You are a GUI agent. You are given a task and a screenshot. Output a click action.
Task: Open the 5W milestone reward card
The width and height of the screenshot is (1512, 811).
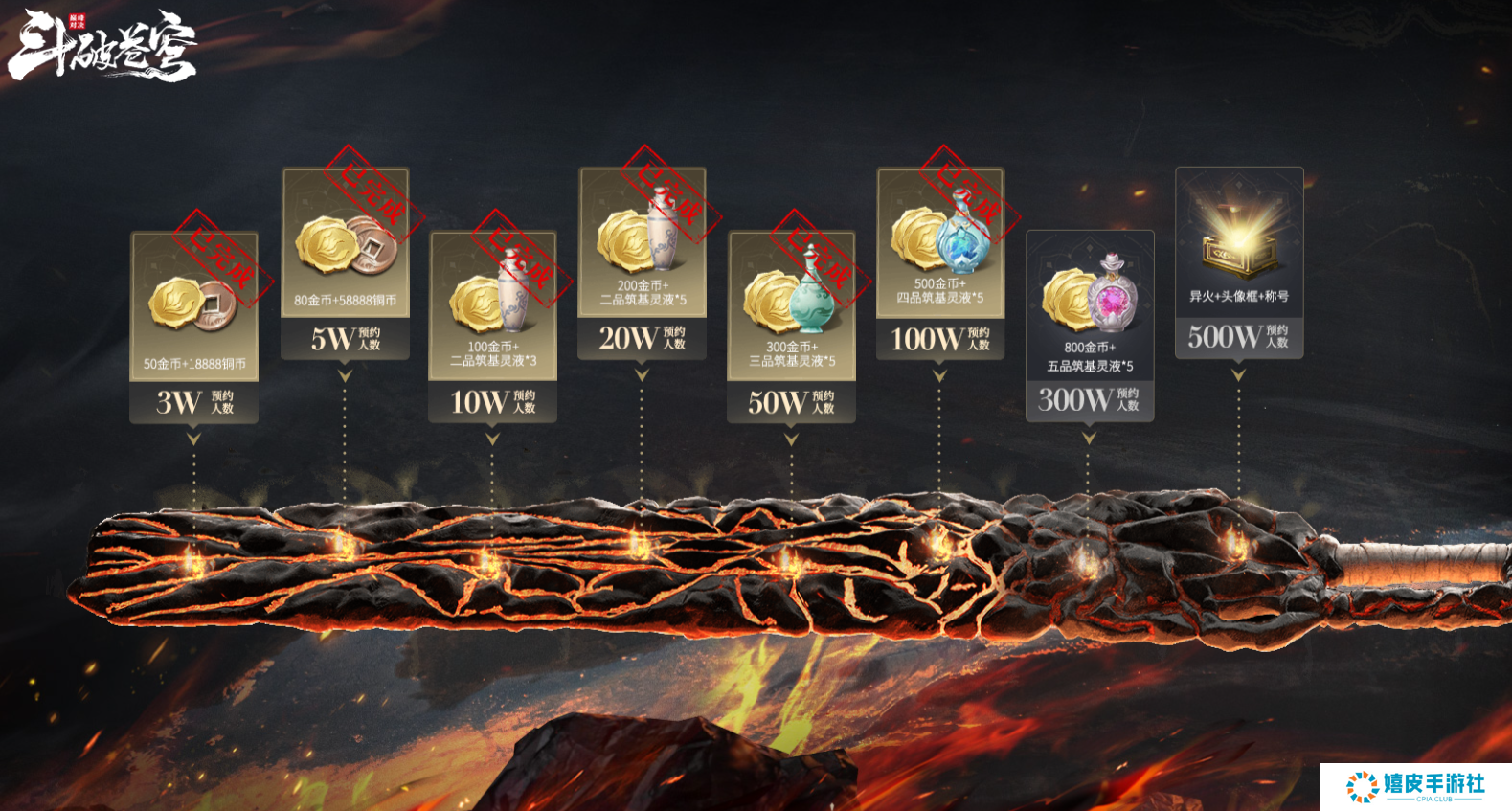point(345,263)
